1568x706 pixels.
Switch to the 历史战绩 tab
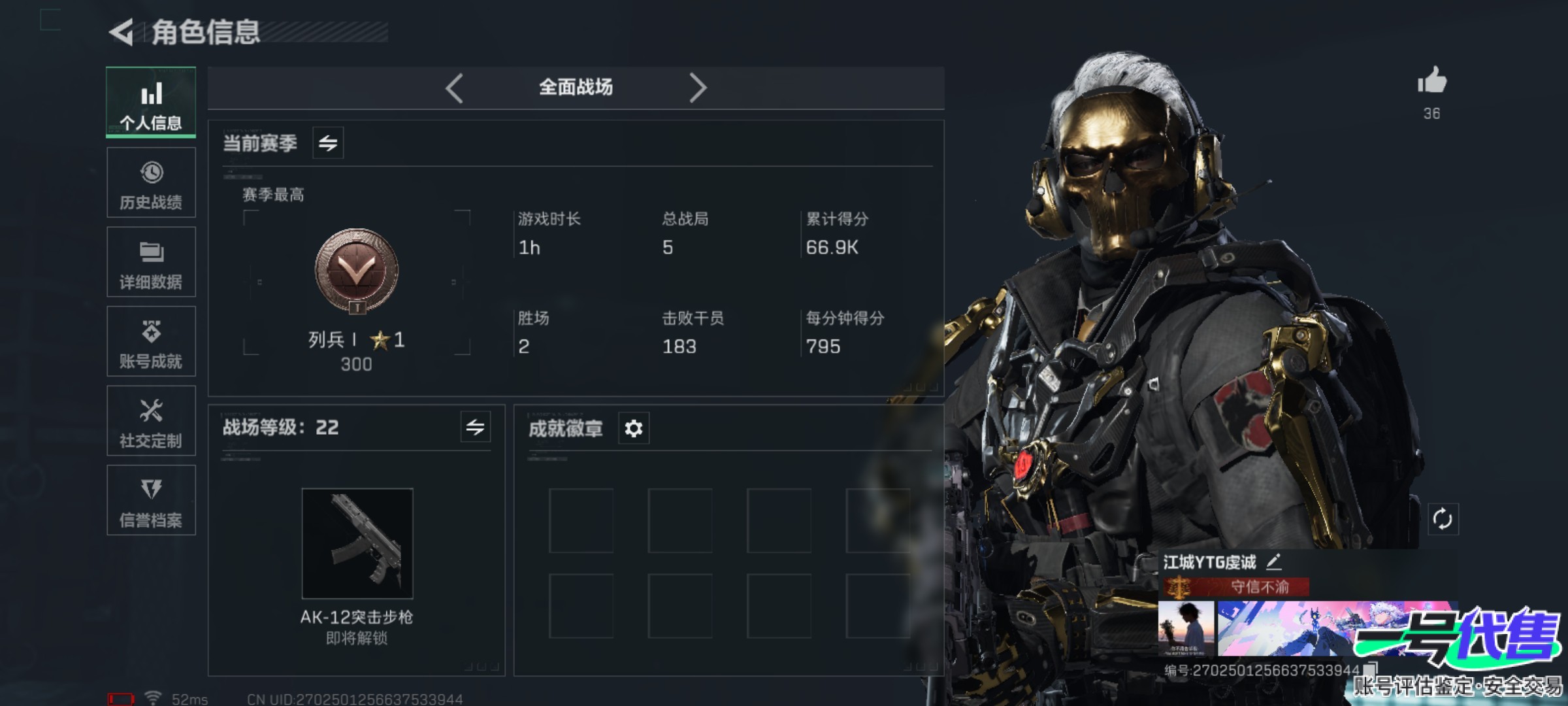coord(151,182)
